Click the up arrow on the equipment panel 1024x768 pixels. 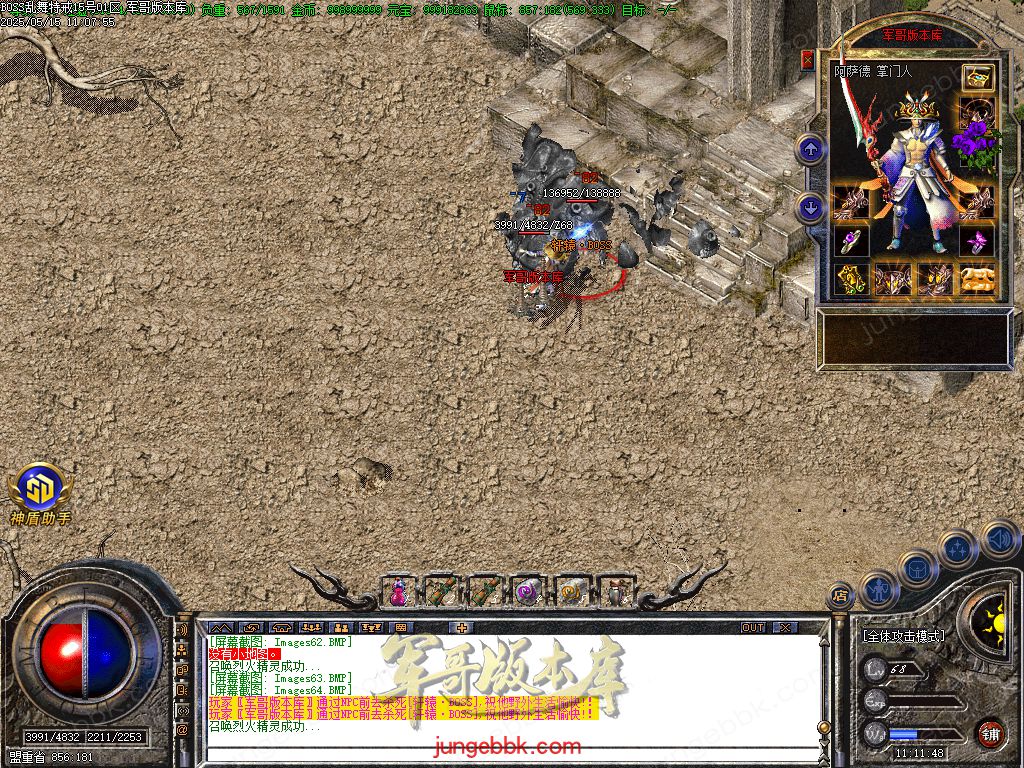pos(810,151)
